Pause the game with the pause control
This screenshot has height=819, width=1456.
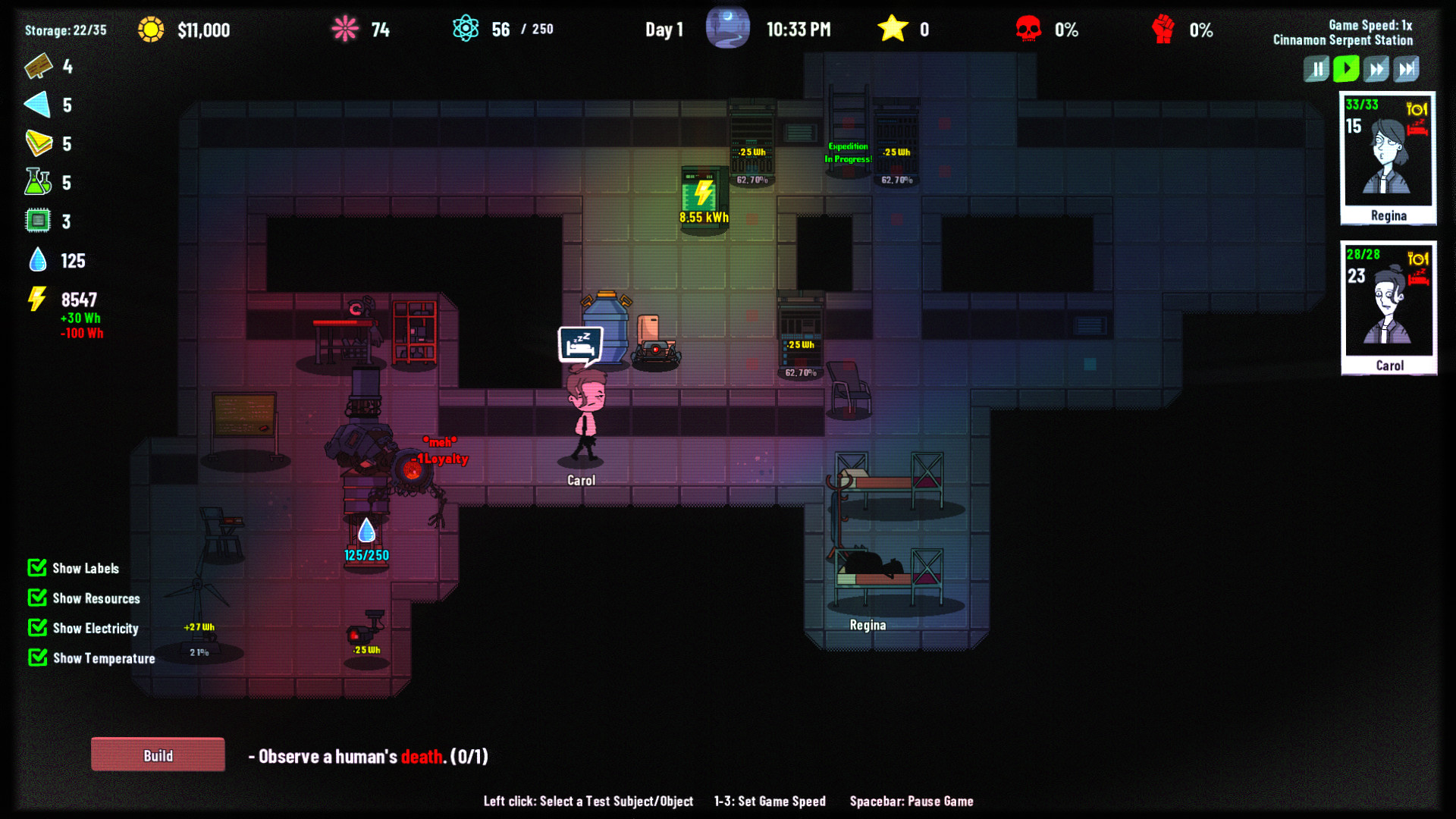coord(1316,69)
